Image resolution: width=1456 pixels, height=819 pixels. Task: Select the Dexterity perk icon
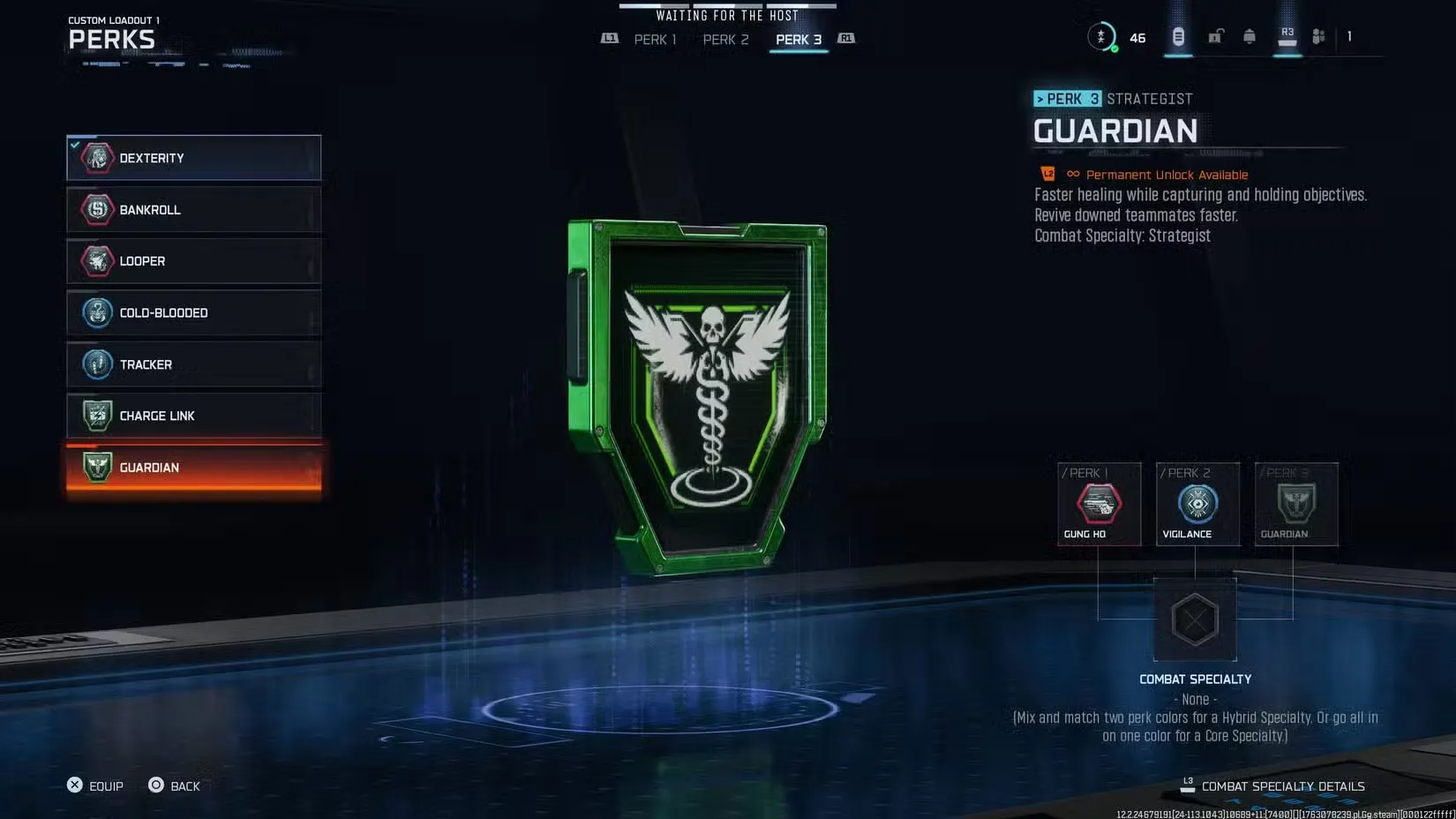coord(97,158)
